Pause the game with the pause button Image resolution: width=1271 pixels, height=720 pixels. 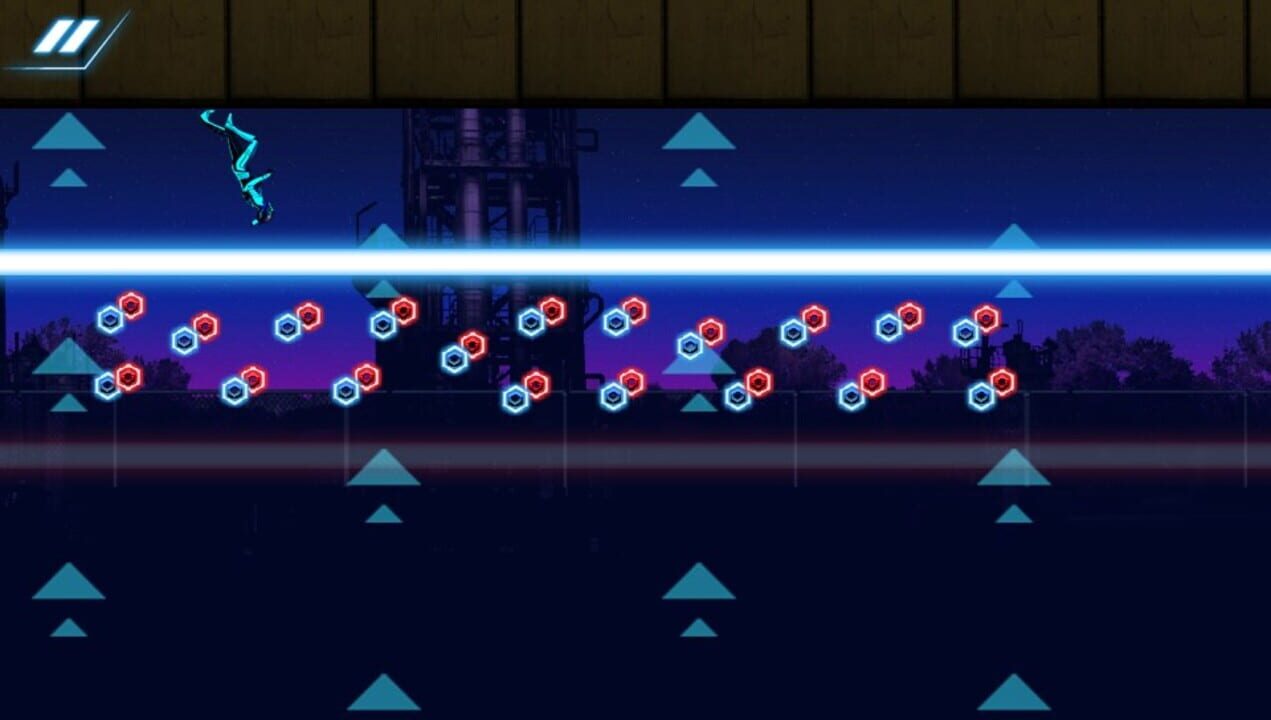tap(67, 38)
